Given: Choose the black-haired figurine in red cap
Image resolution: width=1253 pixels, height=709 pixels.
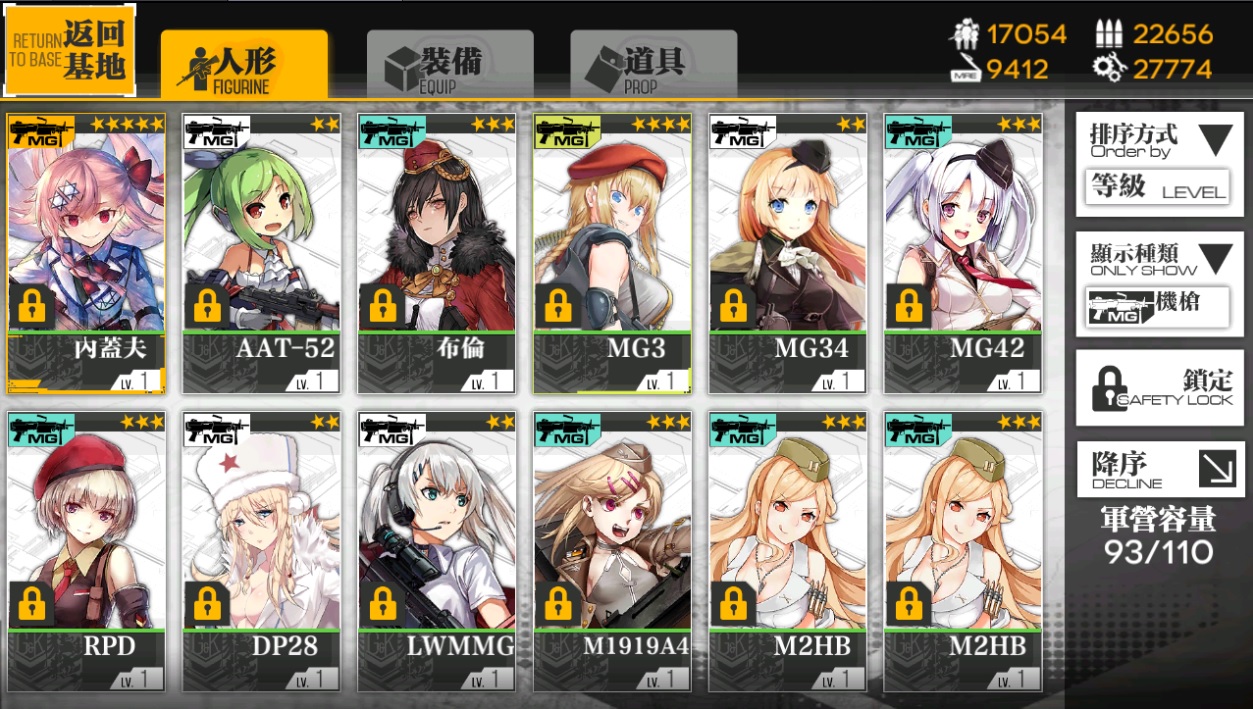Looking at the screenshot, I should click(x=437, y=253).
